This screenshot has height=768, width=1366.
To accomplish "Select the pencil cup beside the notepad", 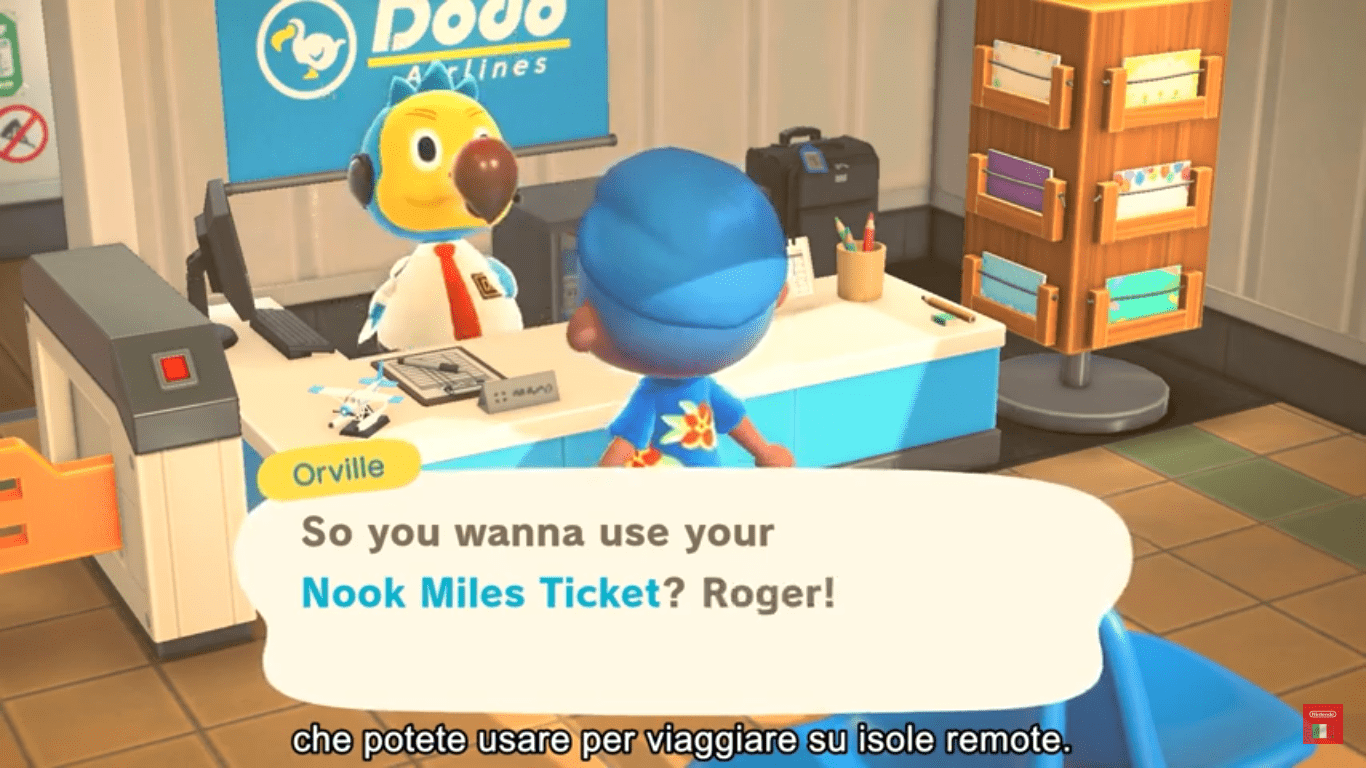I will point(860,270).
